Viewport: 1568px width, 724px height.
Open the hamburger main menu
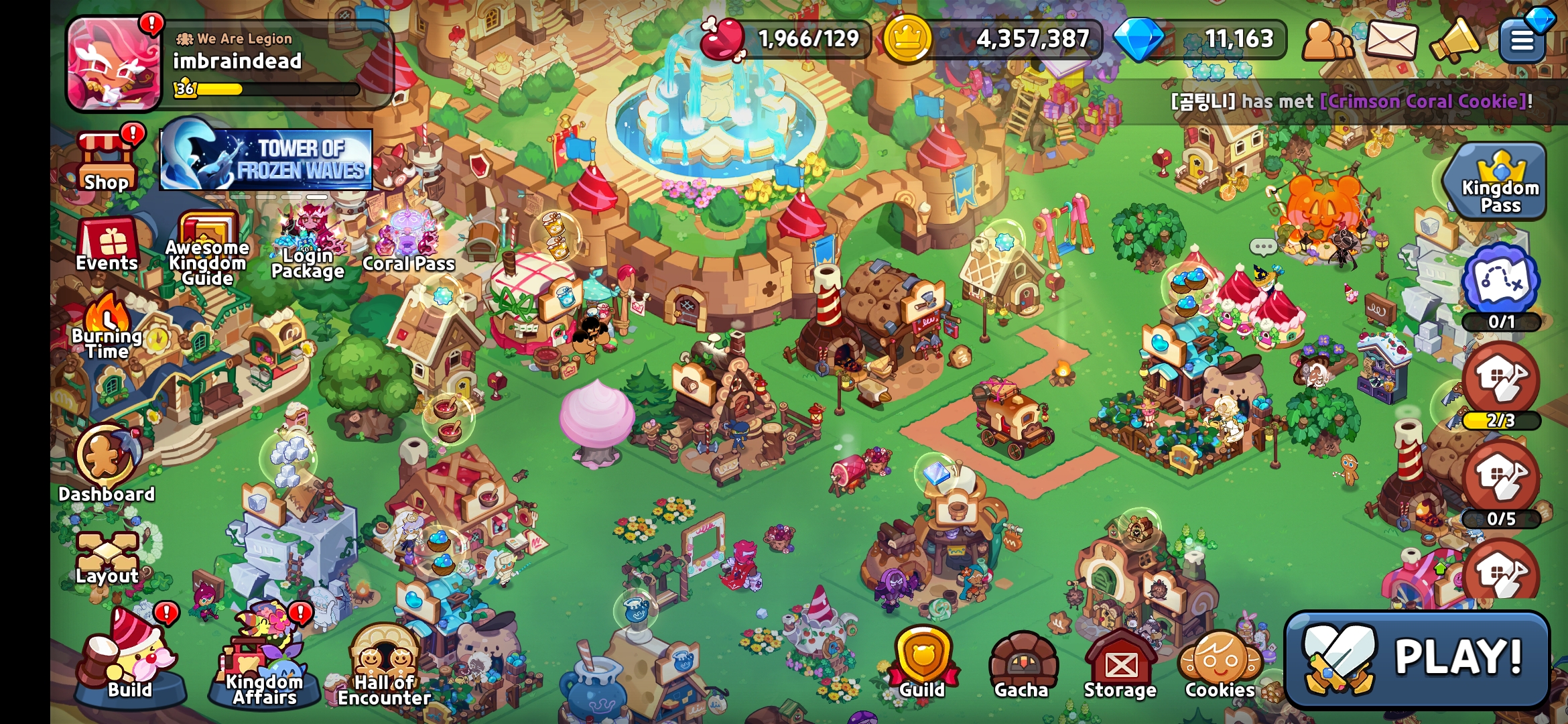coord(1522,40)
